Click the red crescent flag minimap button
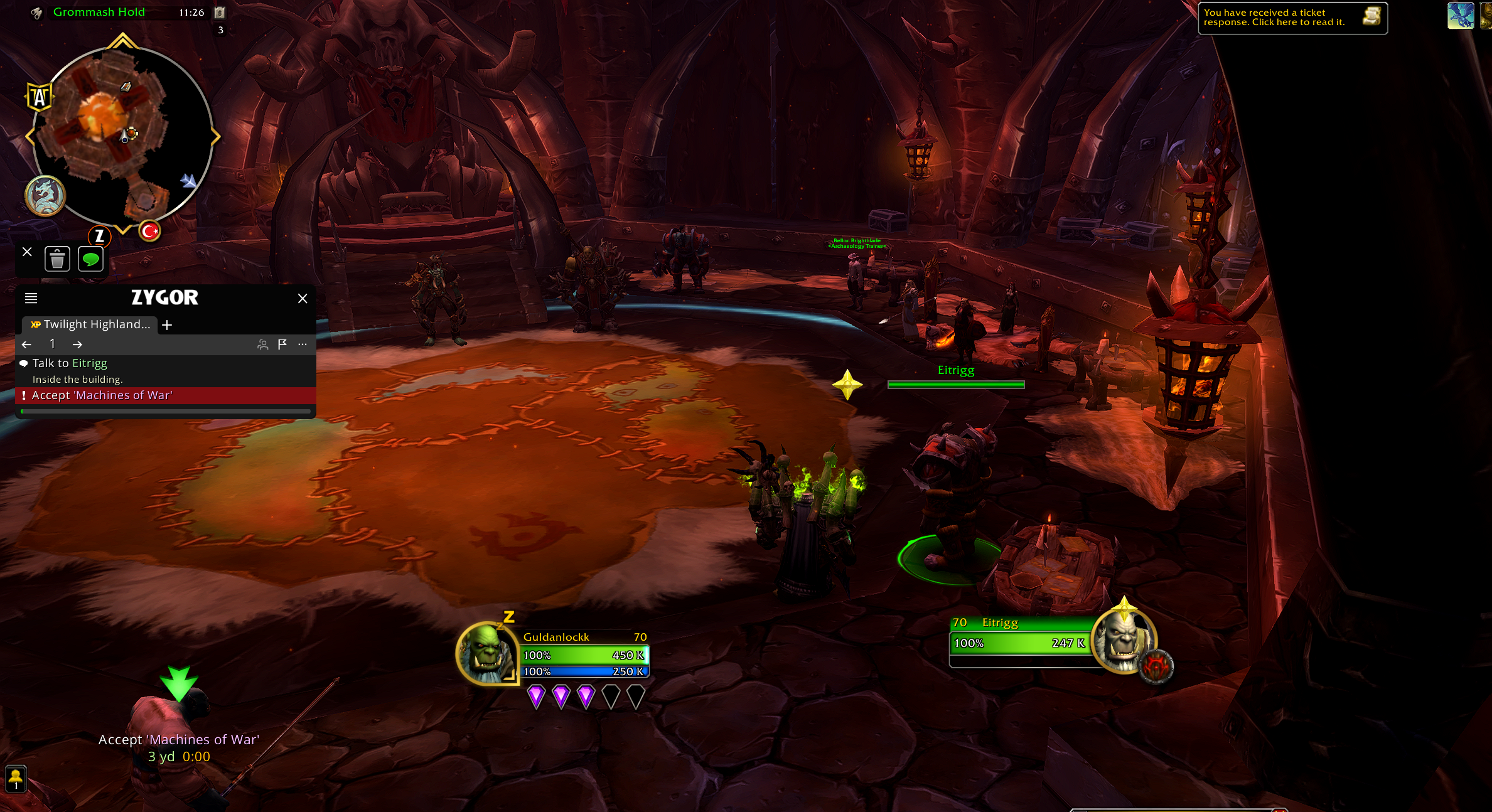This screenshot has width=1492, height=812. (x=149, y=232)
